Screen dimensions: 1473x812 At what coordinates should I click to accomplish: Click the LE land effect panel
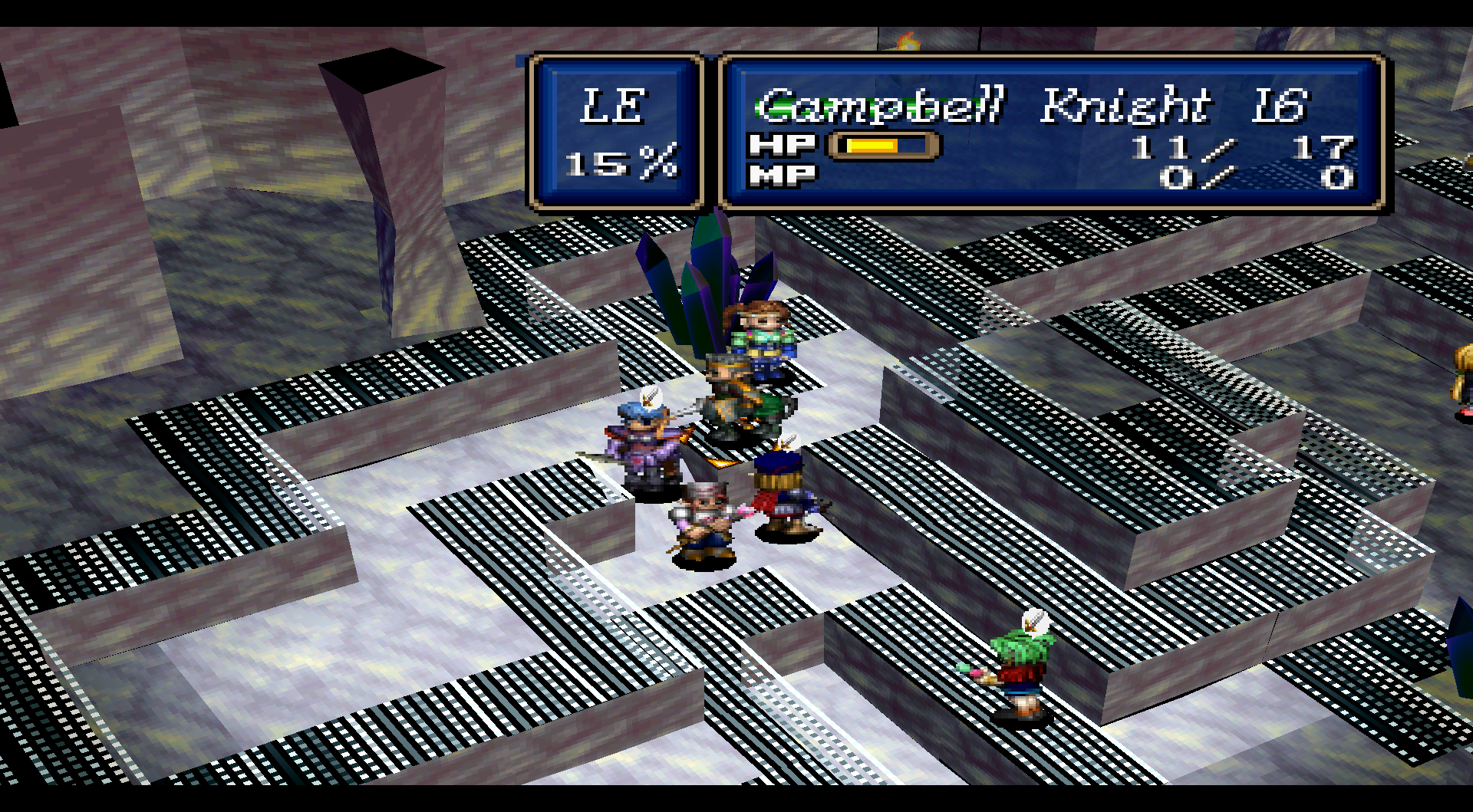616,133
